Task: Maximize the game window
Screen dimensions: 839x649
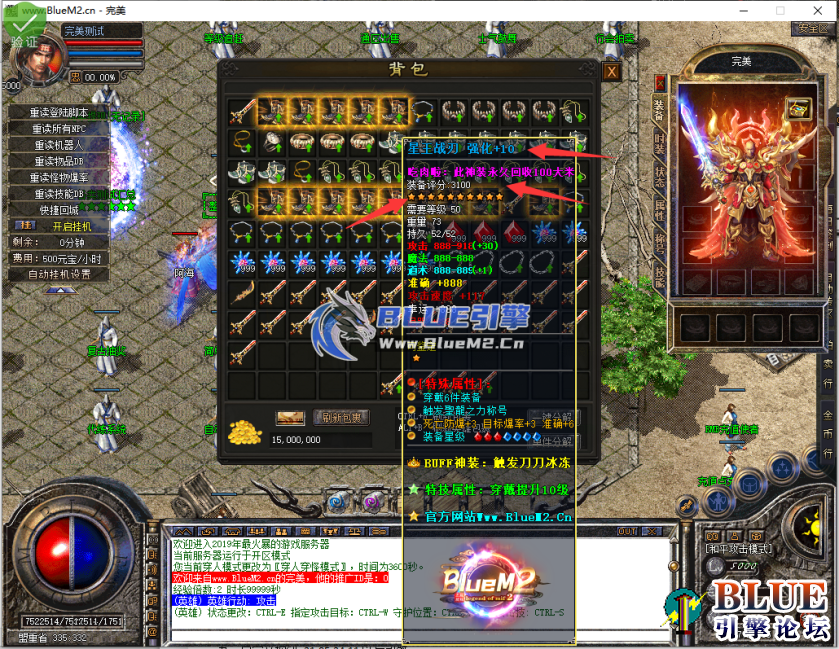Action: [x=769, y=9]
